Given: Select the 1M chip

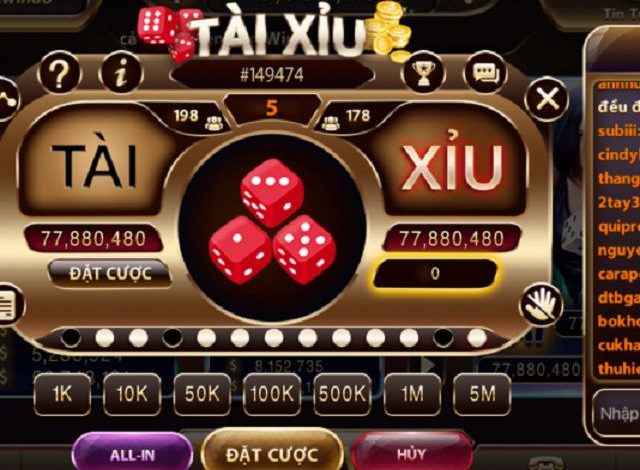Looking at the screenshot, I should (412, 394).
